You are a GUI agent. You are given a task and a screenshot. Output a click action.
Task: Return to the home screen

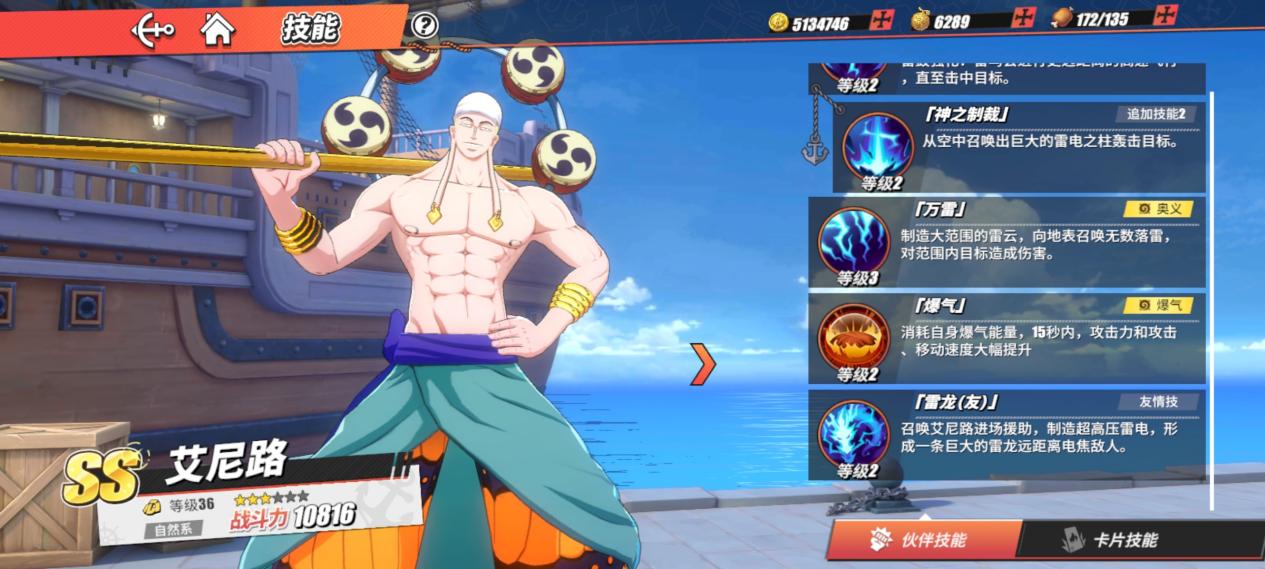(x=217, y=29)
